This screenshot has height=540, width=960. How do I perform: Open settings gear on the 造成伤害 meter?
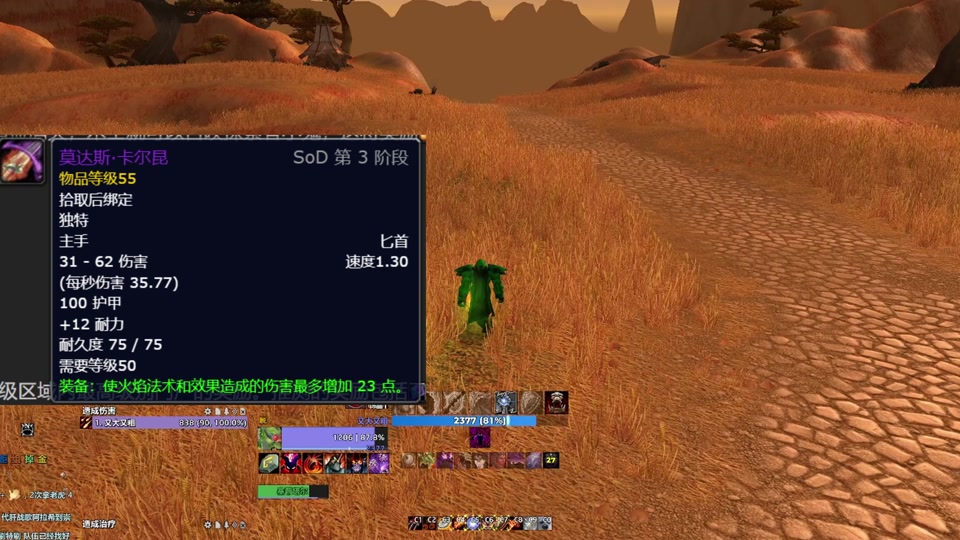pos(208,411)
